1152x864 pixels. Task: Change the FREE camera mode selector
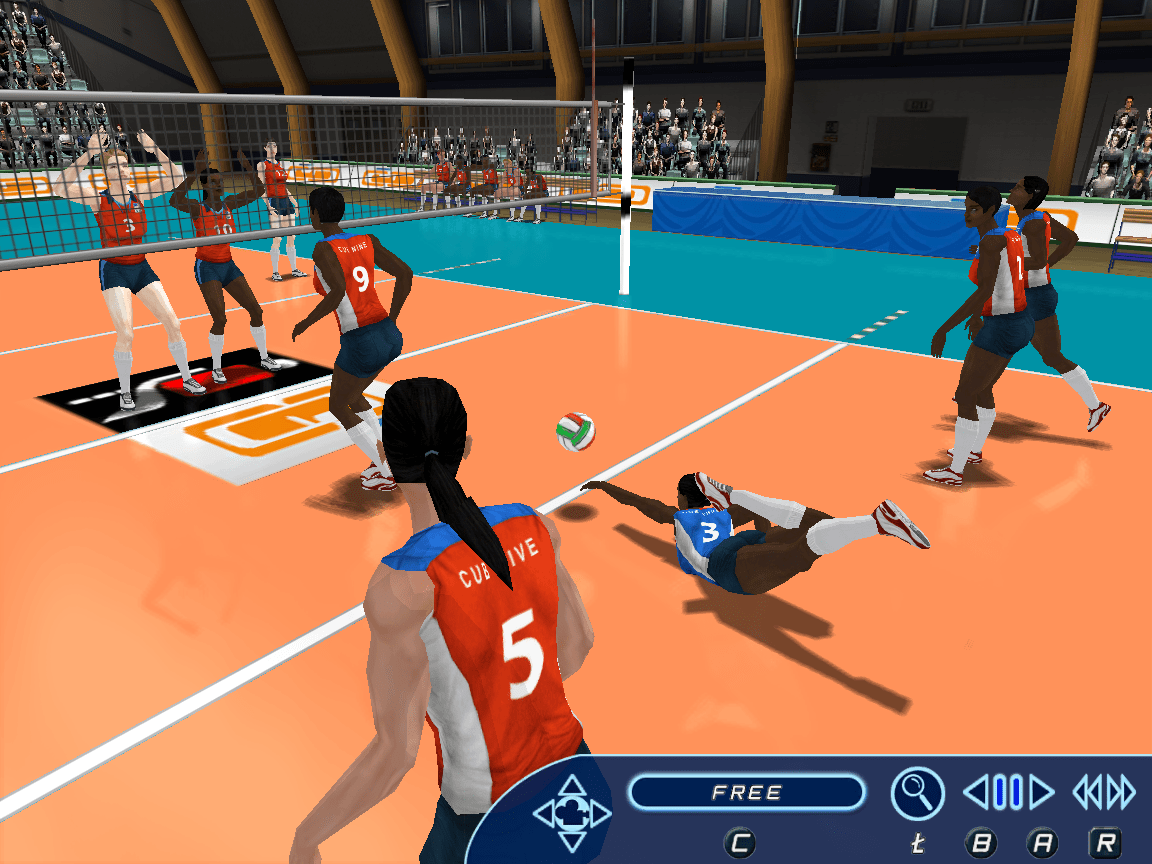pos(746,793)
